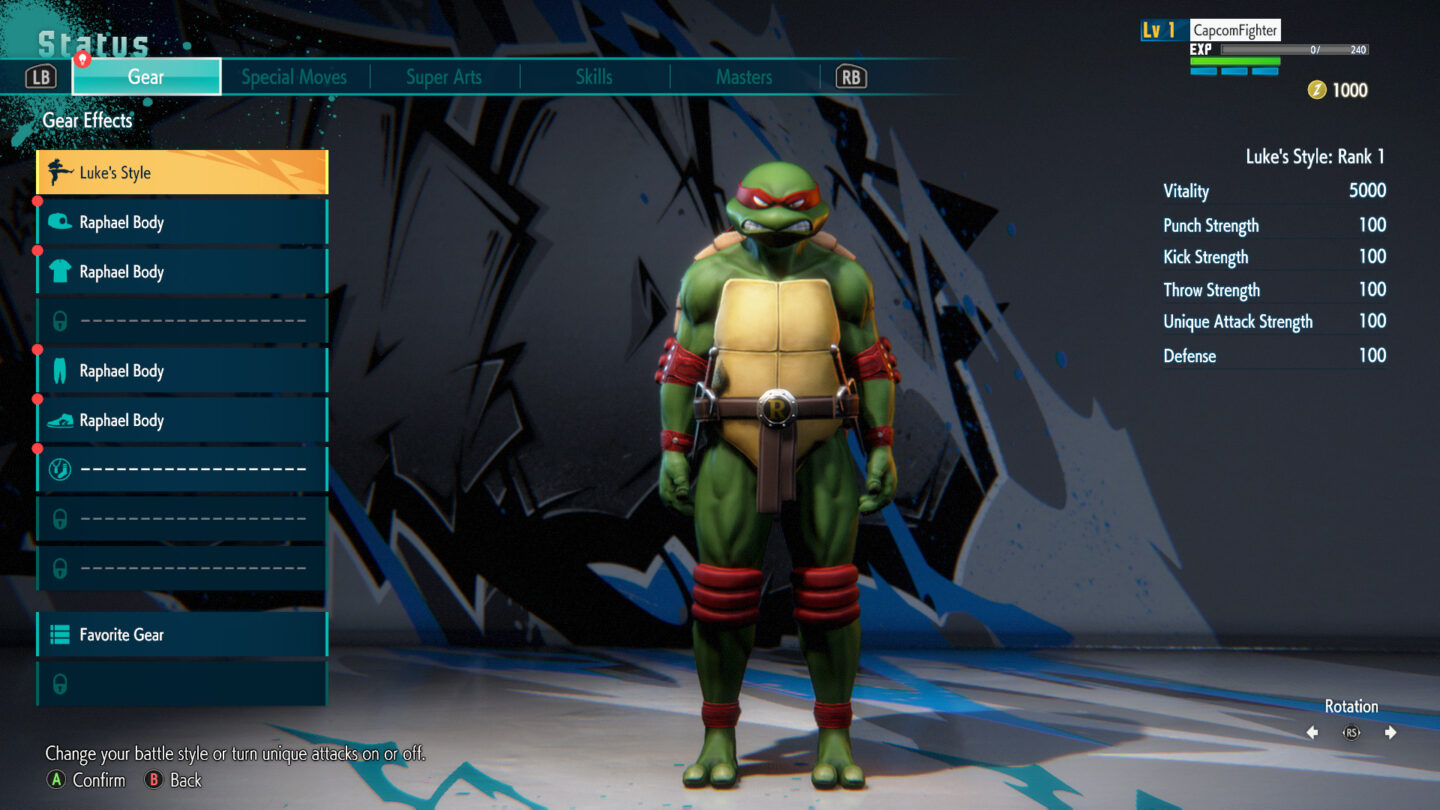
Task: Click the glasses accessory gear slot icon
Action: pyautogui.click(x=60, y=467)
